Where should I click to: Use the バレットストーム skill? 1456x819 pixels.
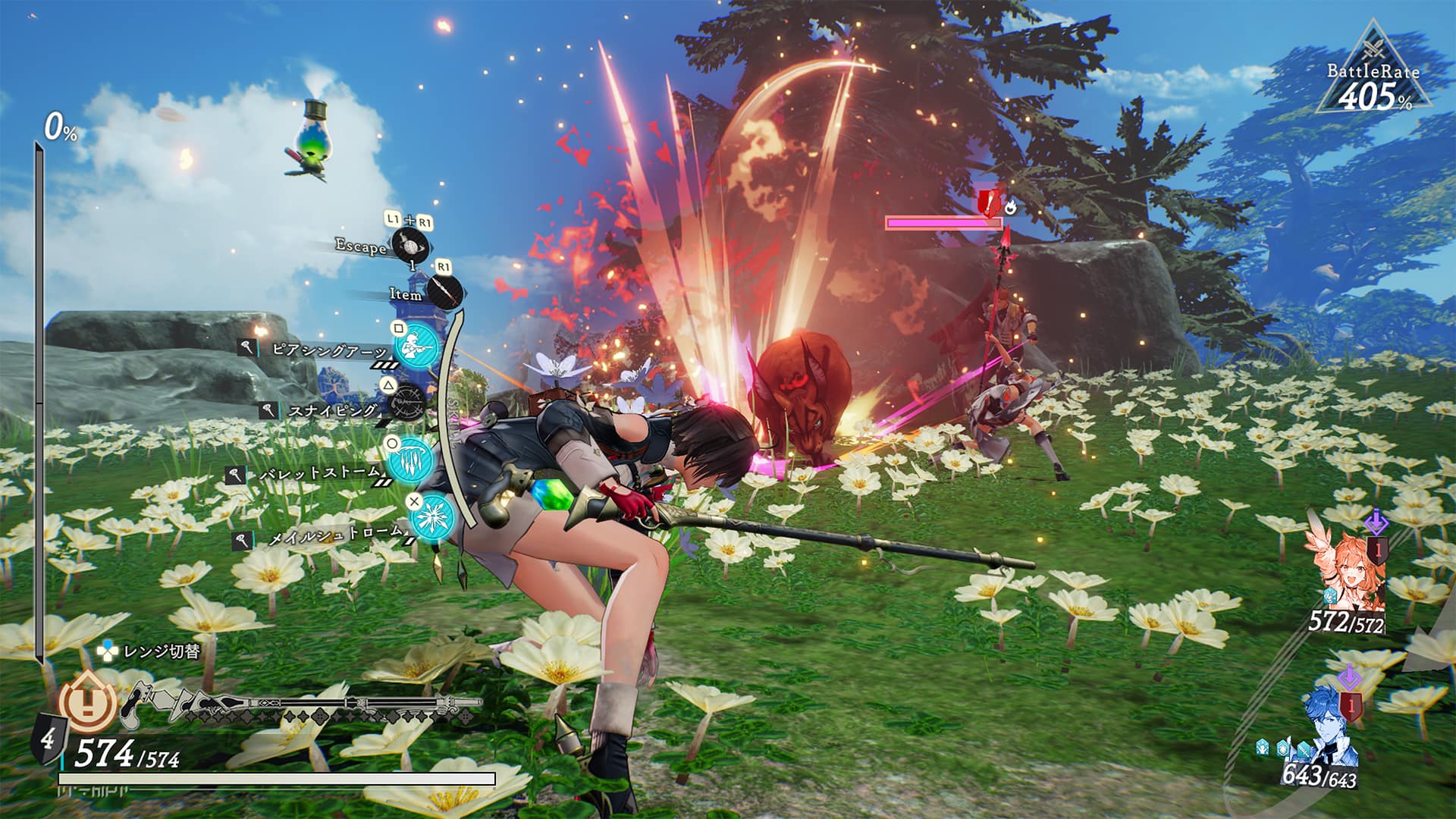pyautogui.click(x=410, y=458)
